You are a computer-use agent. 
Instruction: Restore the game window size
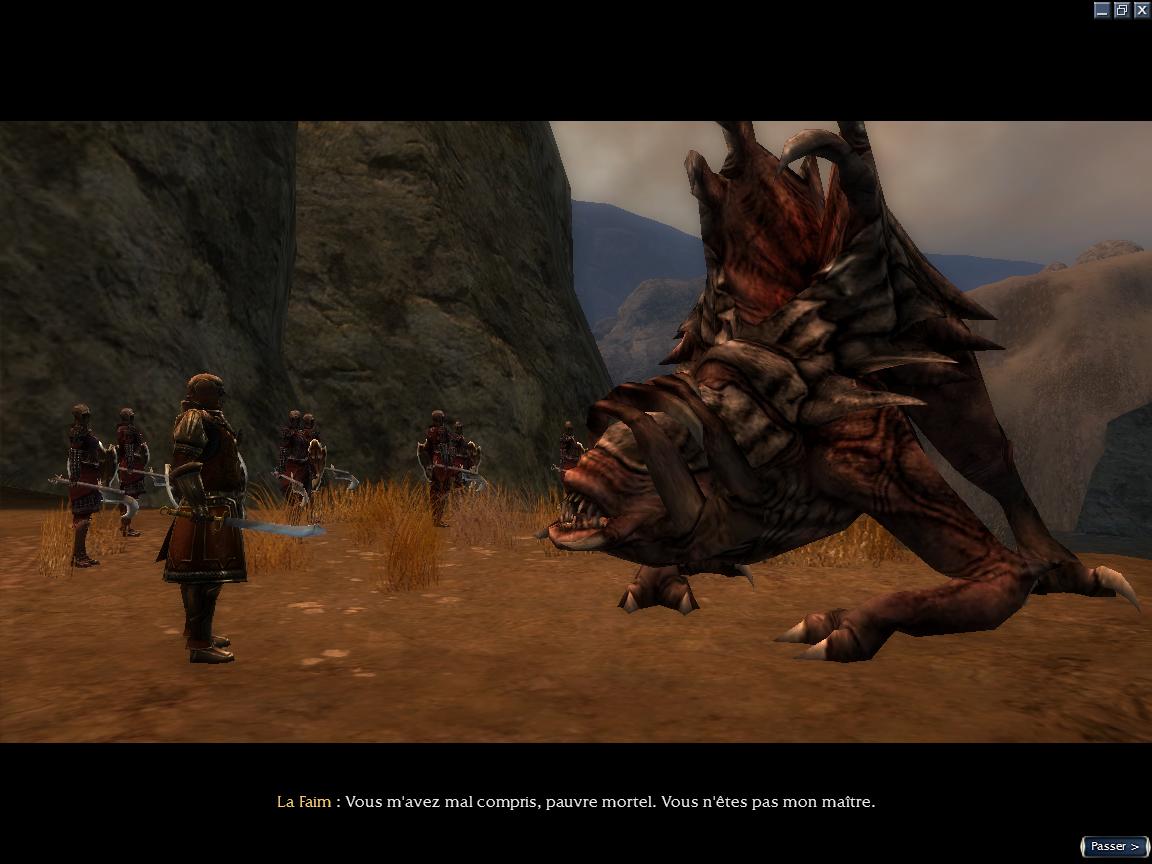tap(1122, 10)
